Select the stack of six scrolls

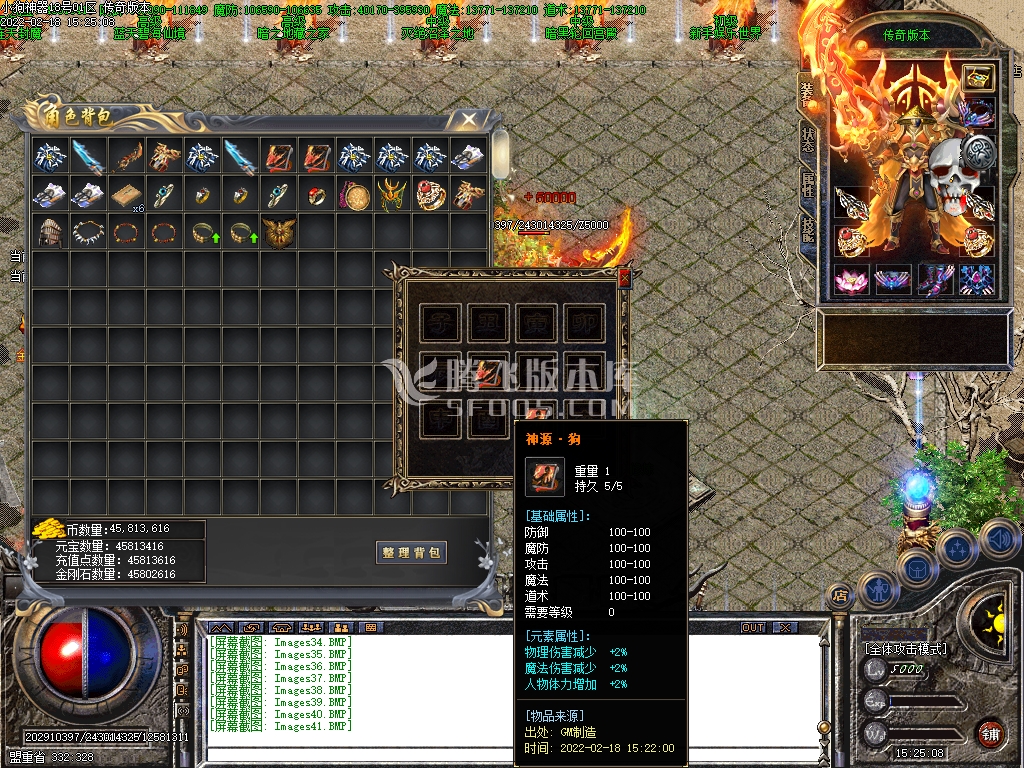tap(126, 194)
